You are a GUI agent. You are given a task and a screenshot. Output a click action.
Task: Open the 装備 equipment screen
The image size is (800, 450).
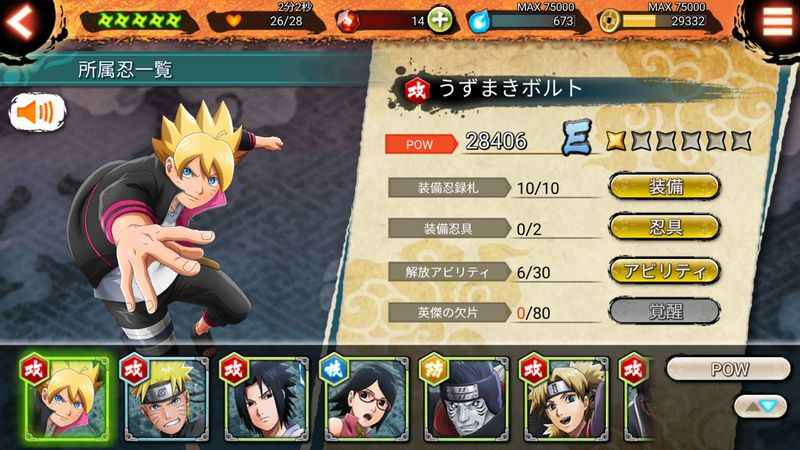coord(664,187)
